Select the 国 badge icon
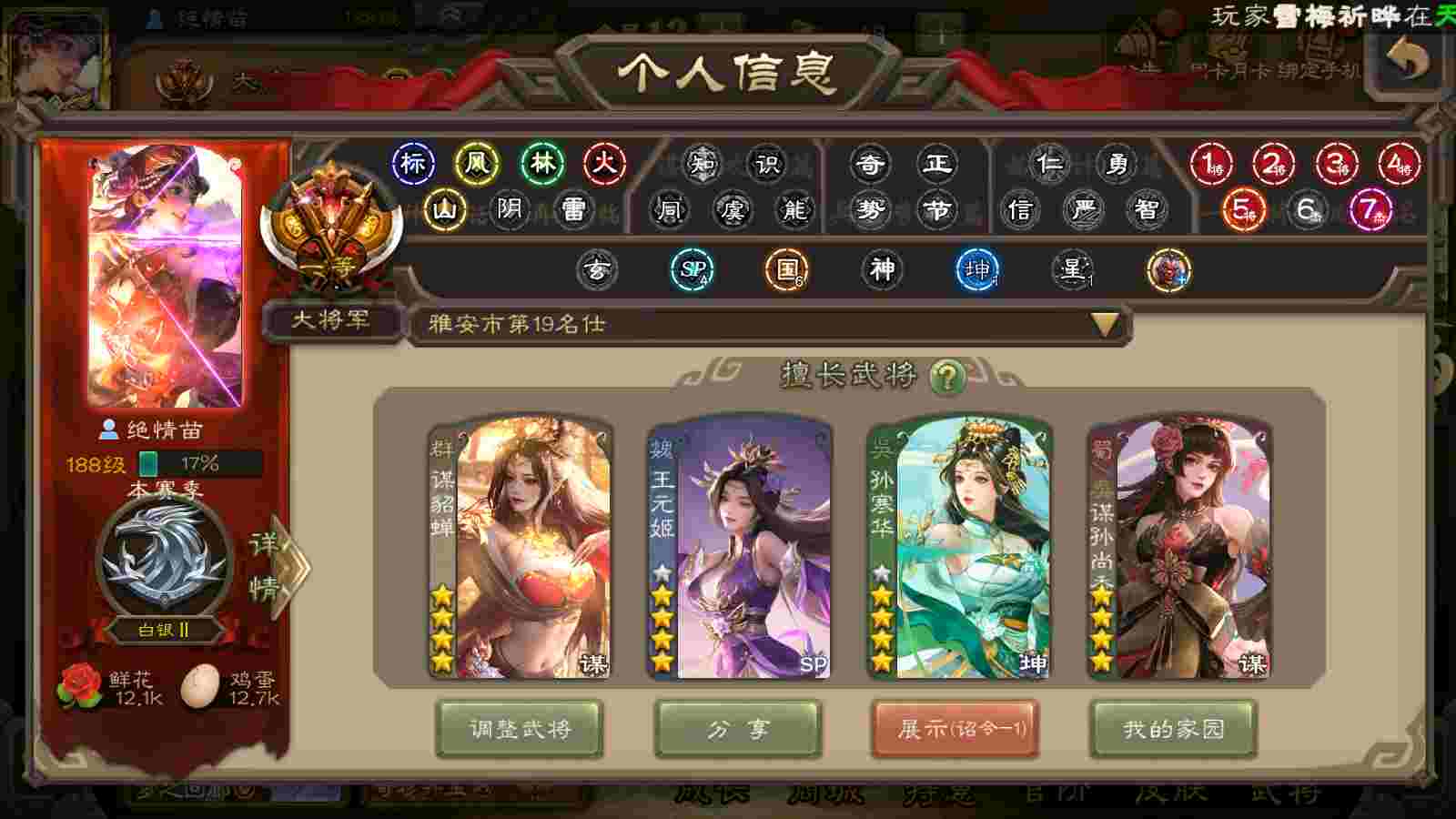 (786, 270)
